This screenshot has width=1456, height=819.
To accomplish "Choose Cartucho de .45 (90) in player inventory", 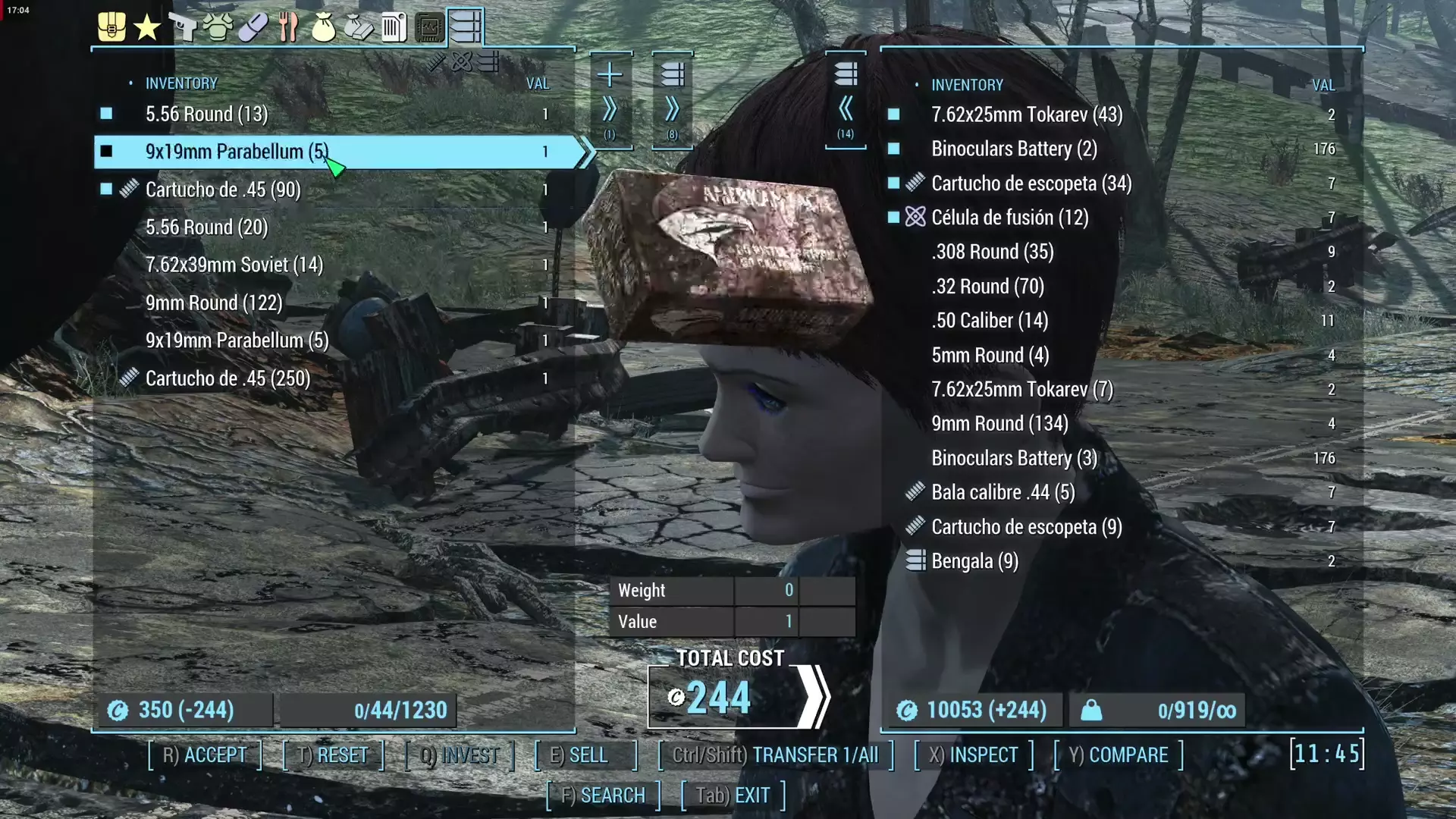I will [x=223, y=190].
